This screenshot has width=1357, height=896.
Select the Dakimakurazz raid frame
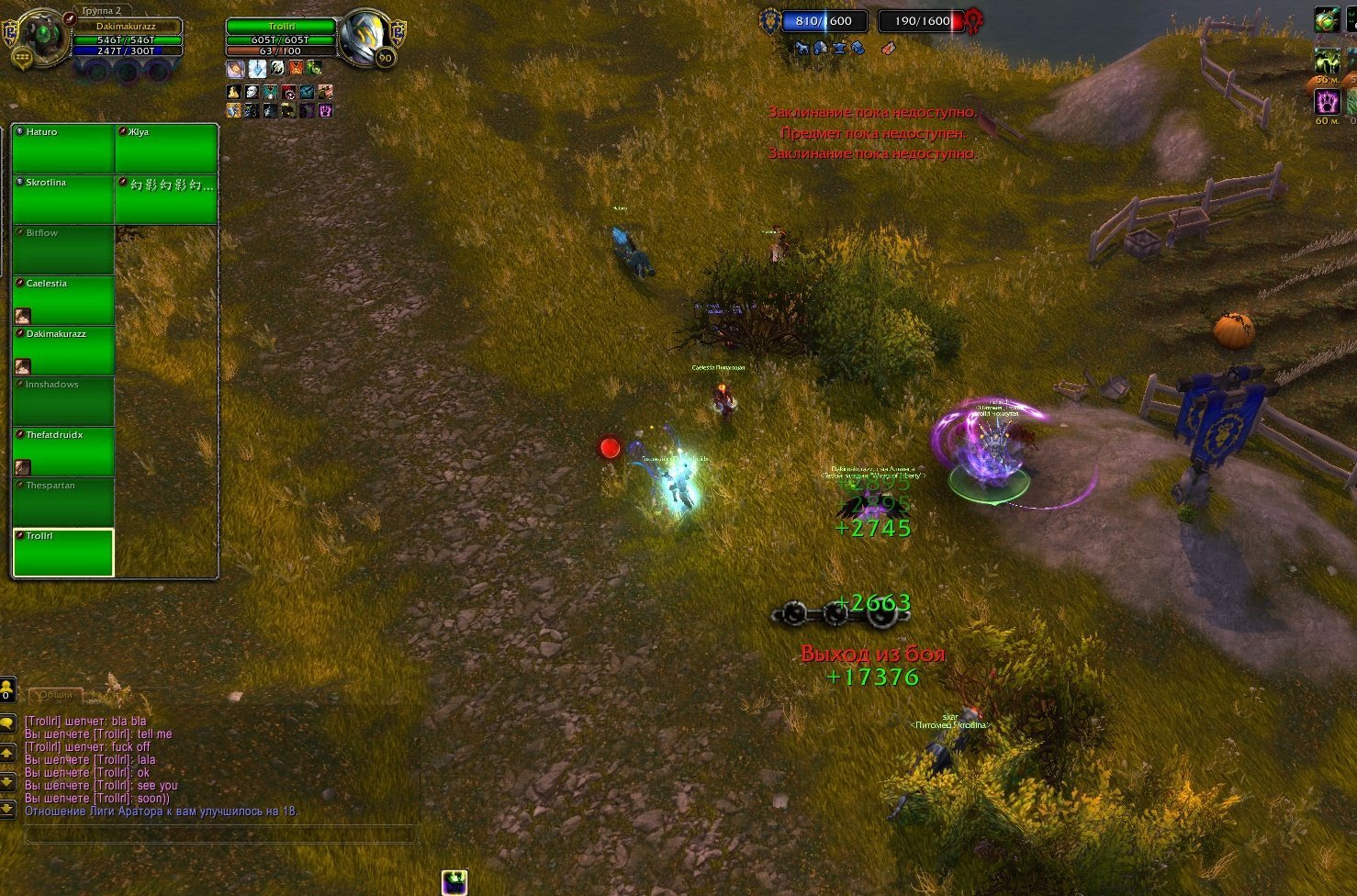click(63, 351)
